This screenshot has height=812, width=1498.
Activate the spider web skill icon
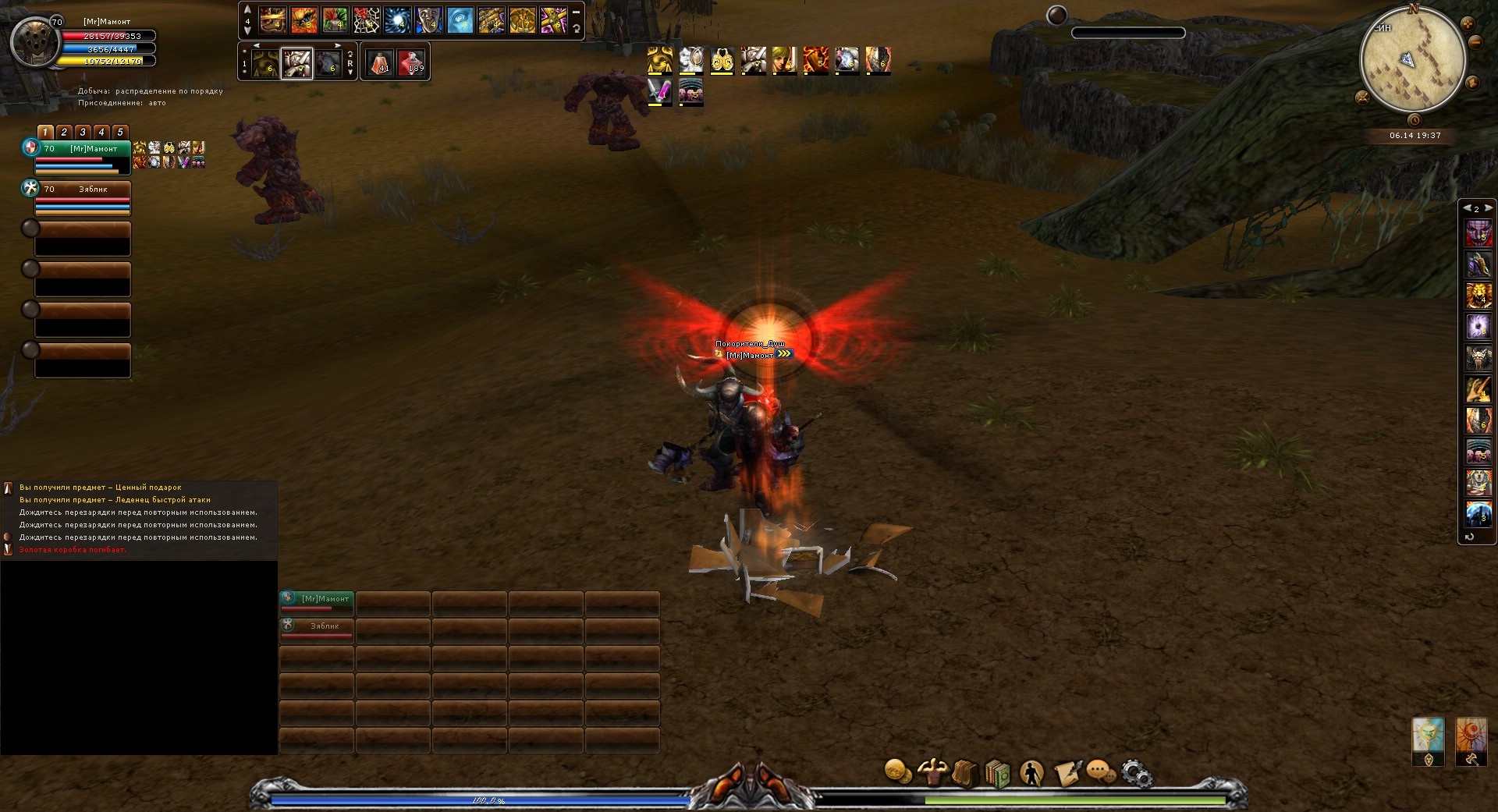coord(366,20)
